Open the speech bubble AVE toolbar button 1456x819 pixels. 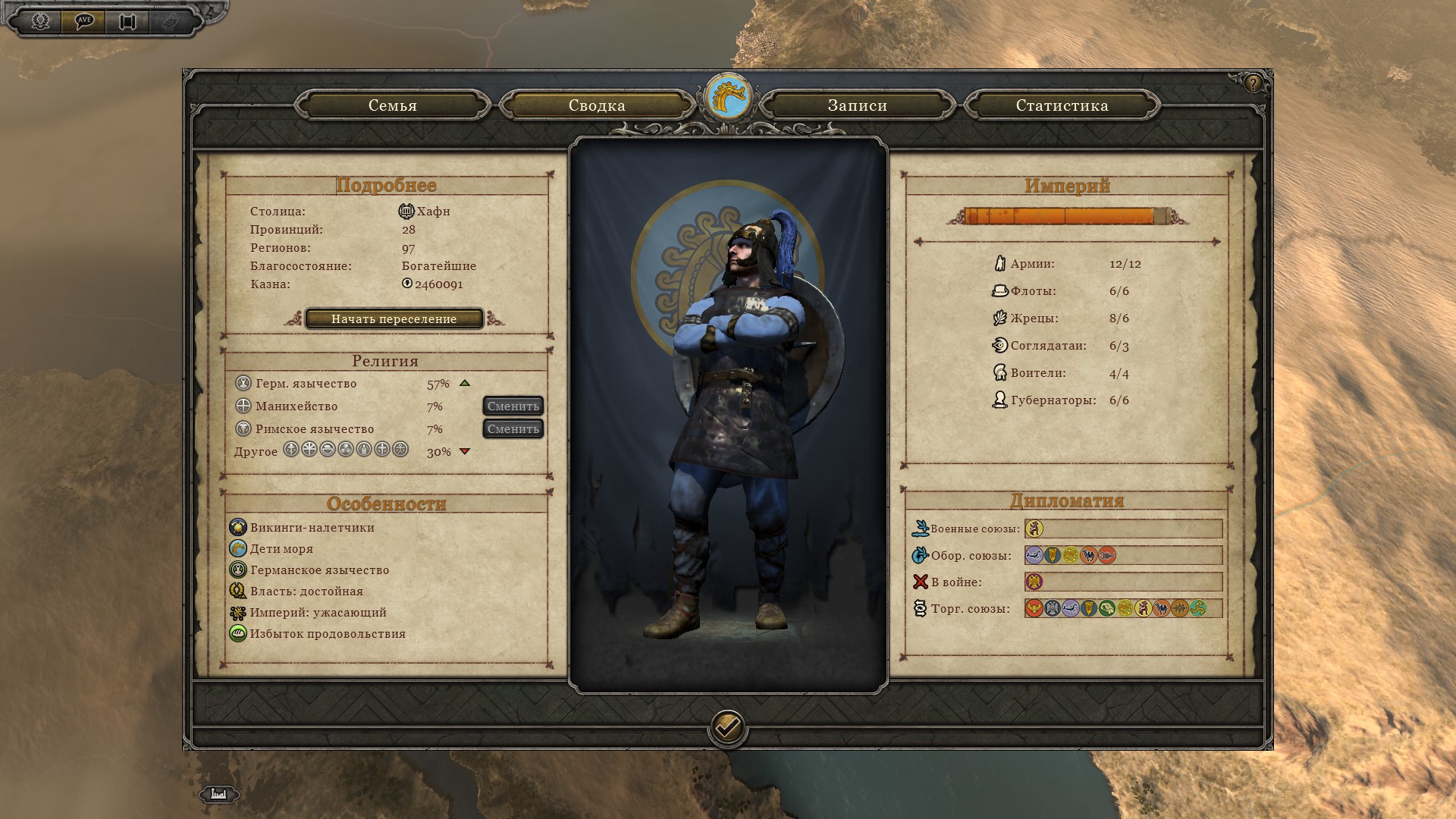pos(84,20)
